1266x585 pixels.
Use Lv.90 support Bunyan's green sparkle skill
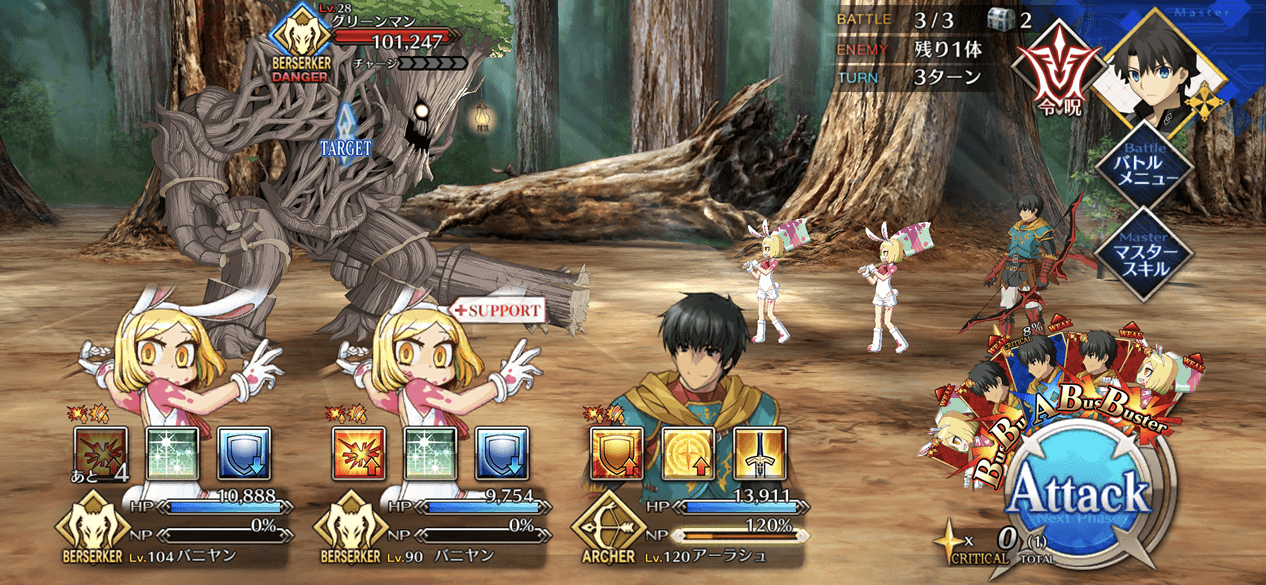pyautogui.click(x=430, y=452)
